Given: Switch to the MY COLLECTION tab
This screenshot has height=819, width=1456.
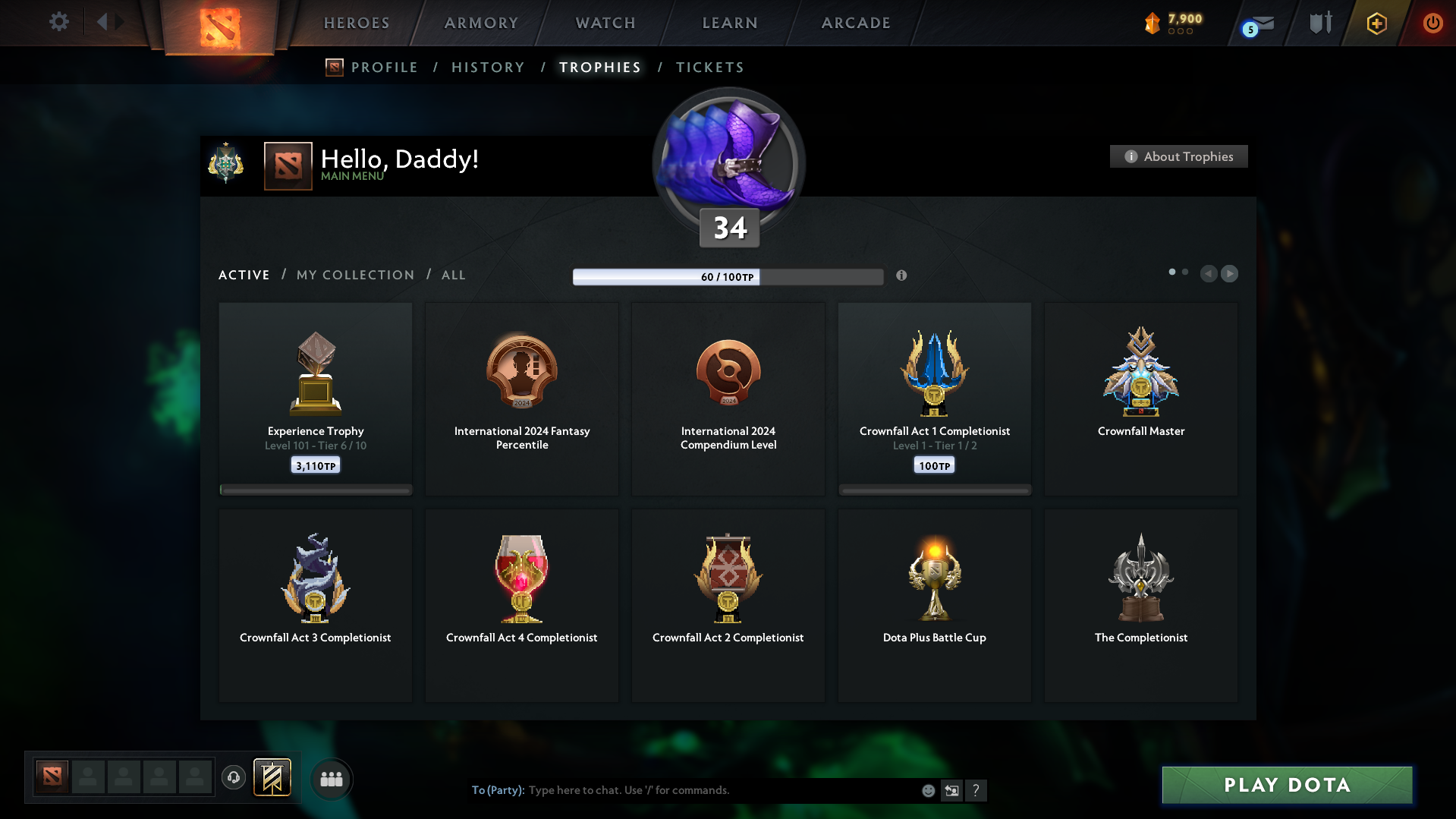Looking at the screenshot, I should 354,275.
